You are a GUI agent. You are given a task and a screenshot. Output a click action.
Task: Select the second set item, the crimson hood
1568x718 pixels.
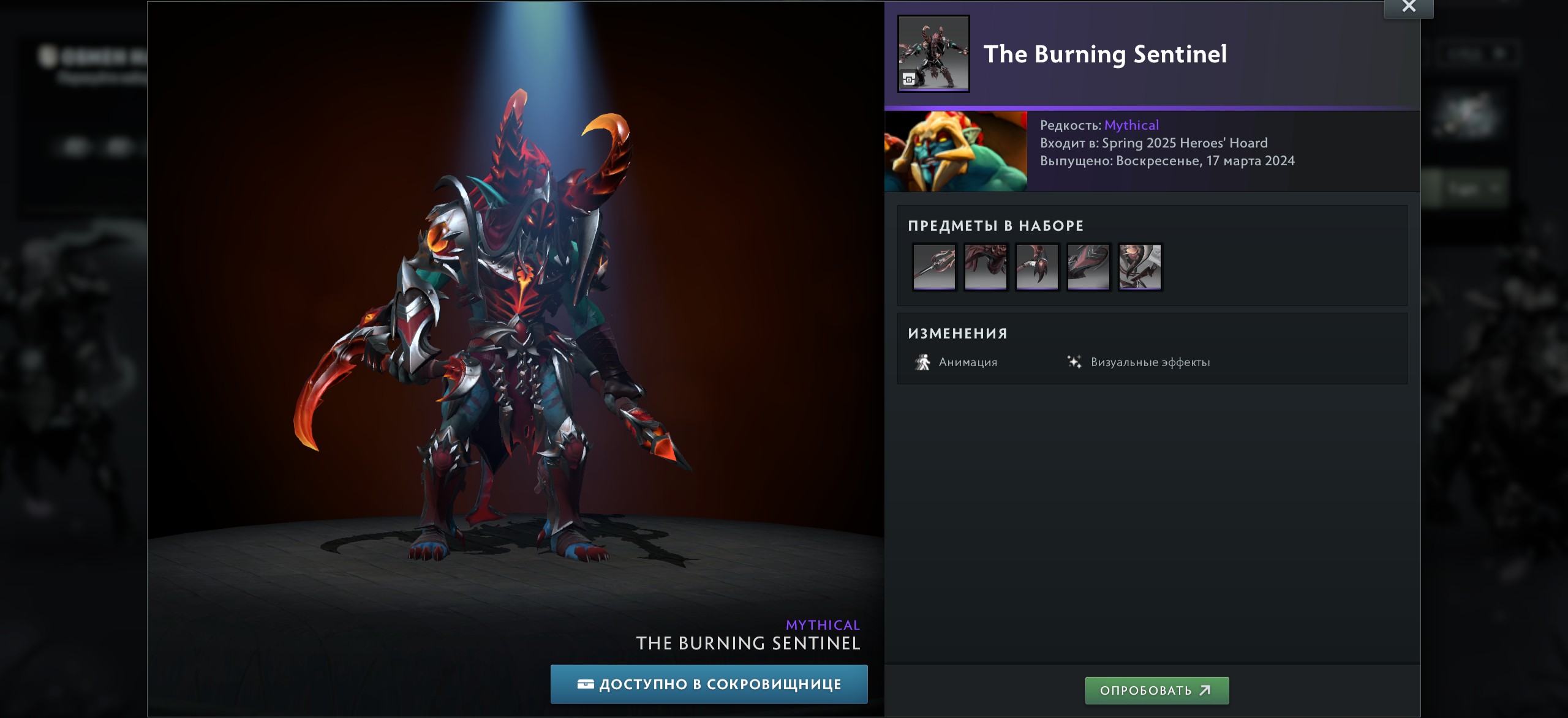coord(986,267)
